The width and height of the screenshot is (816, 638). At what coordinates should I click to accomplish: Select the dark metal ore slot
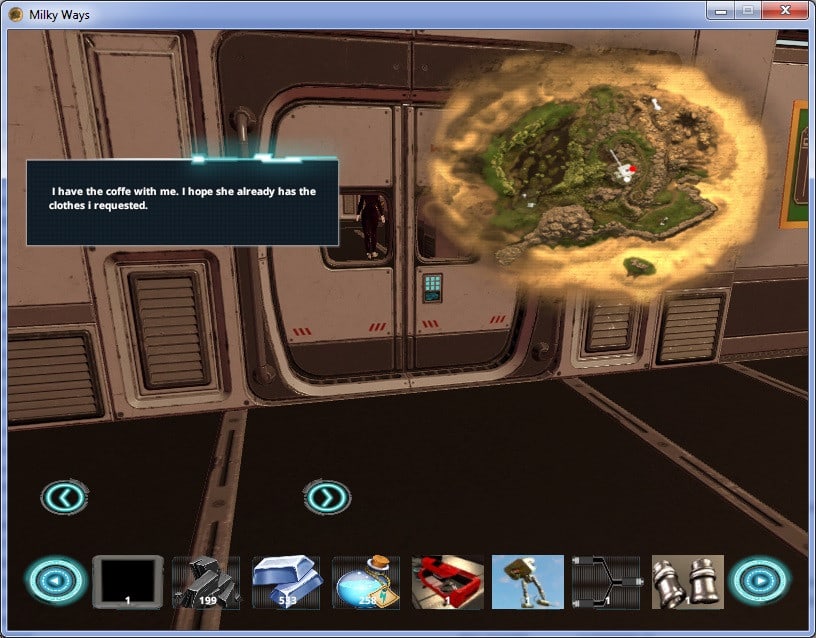(x=206, y=581)
